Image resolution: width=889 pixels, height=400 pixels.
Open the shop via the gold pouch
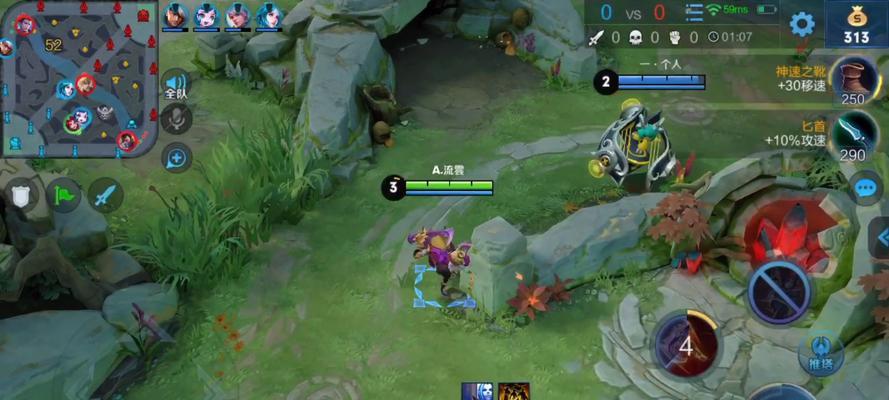click(855, 23)
